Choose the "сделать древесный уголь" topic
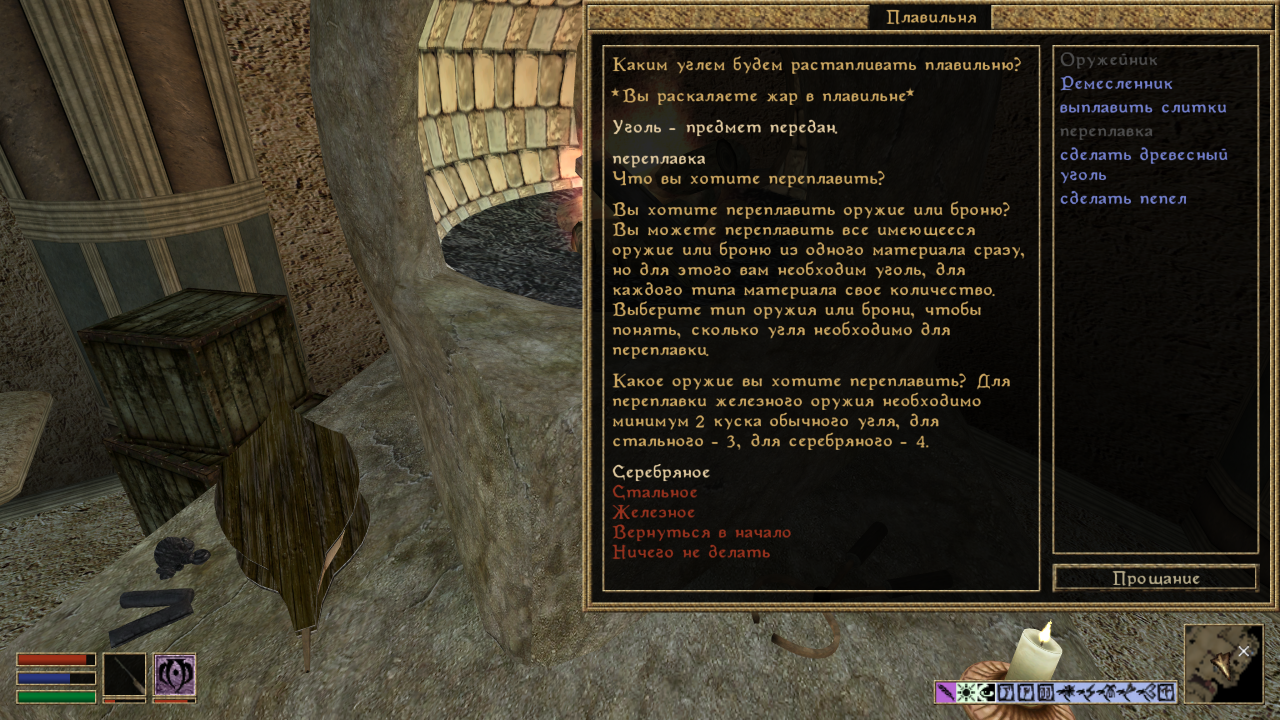The width and height of the screenshot is (1280, 720). click(1143, 164)
